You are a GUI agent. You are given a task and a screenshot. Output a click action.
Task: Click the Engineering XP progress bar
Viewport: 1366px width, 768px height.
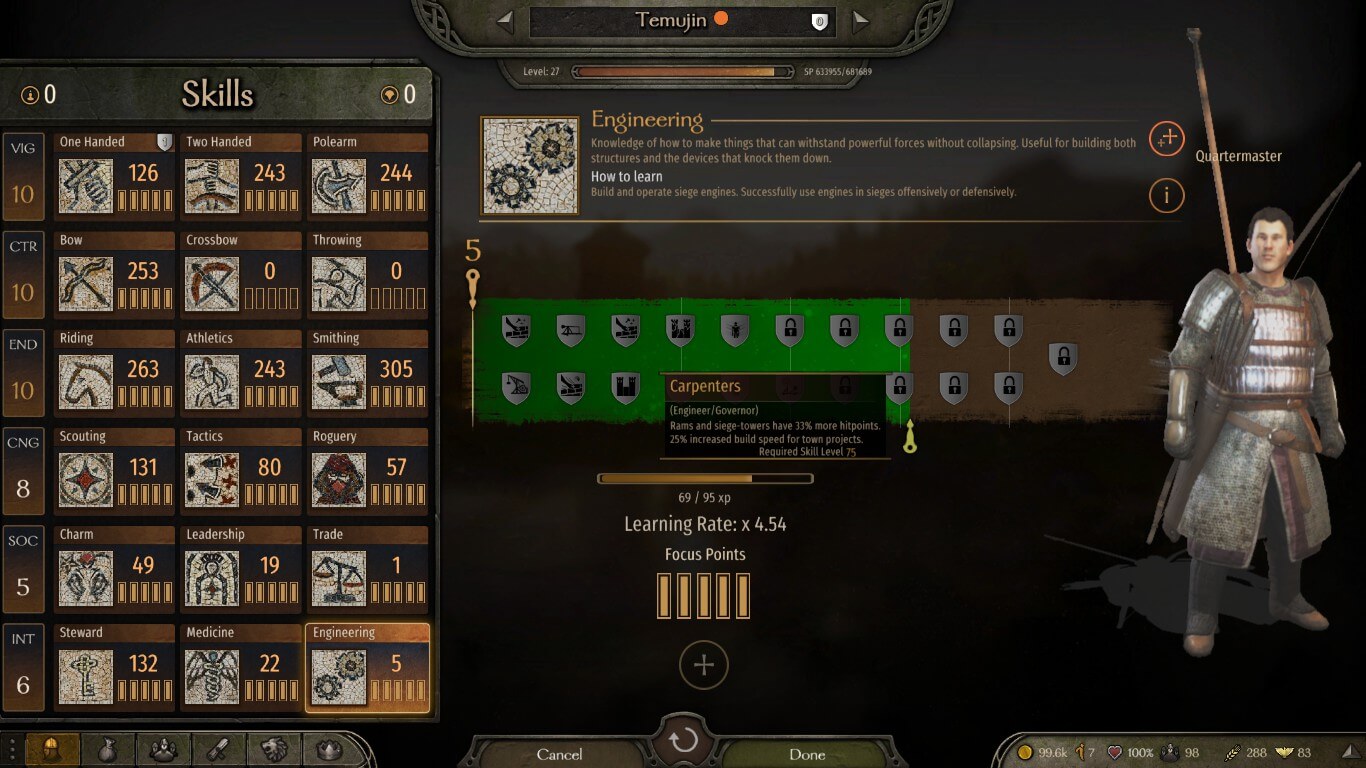(705, 478)
